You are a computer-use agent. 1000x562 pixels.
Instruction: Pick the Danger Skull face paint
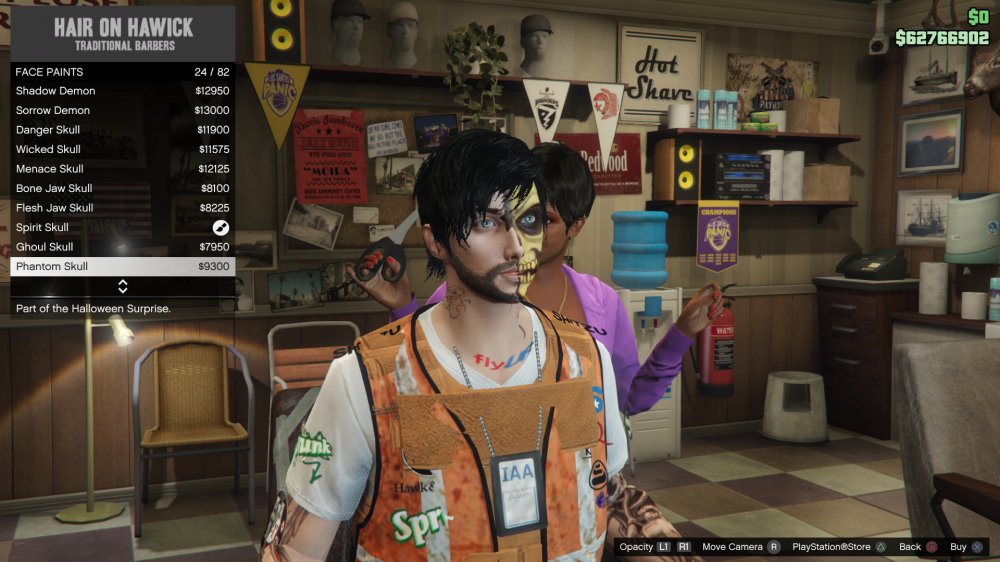tap(122, 130)
